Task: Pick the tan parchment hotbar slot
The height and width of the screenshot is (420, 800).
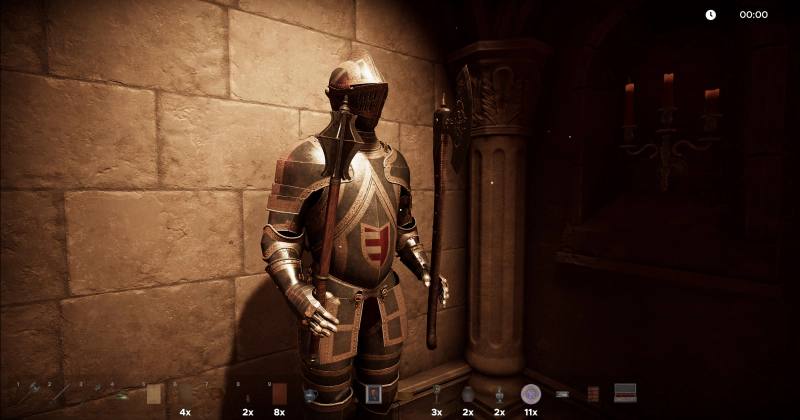Action: [153, 394]
